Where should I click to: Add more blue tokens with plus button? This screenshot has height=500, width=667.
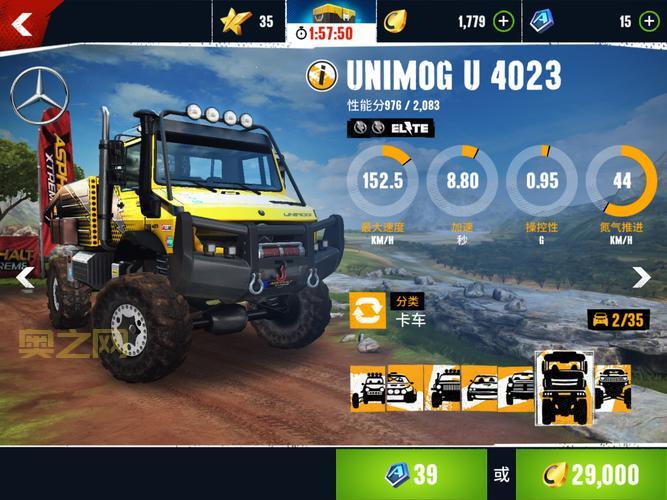tap(647, 21)
